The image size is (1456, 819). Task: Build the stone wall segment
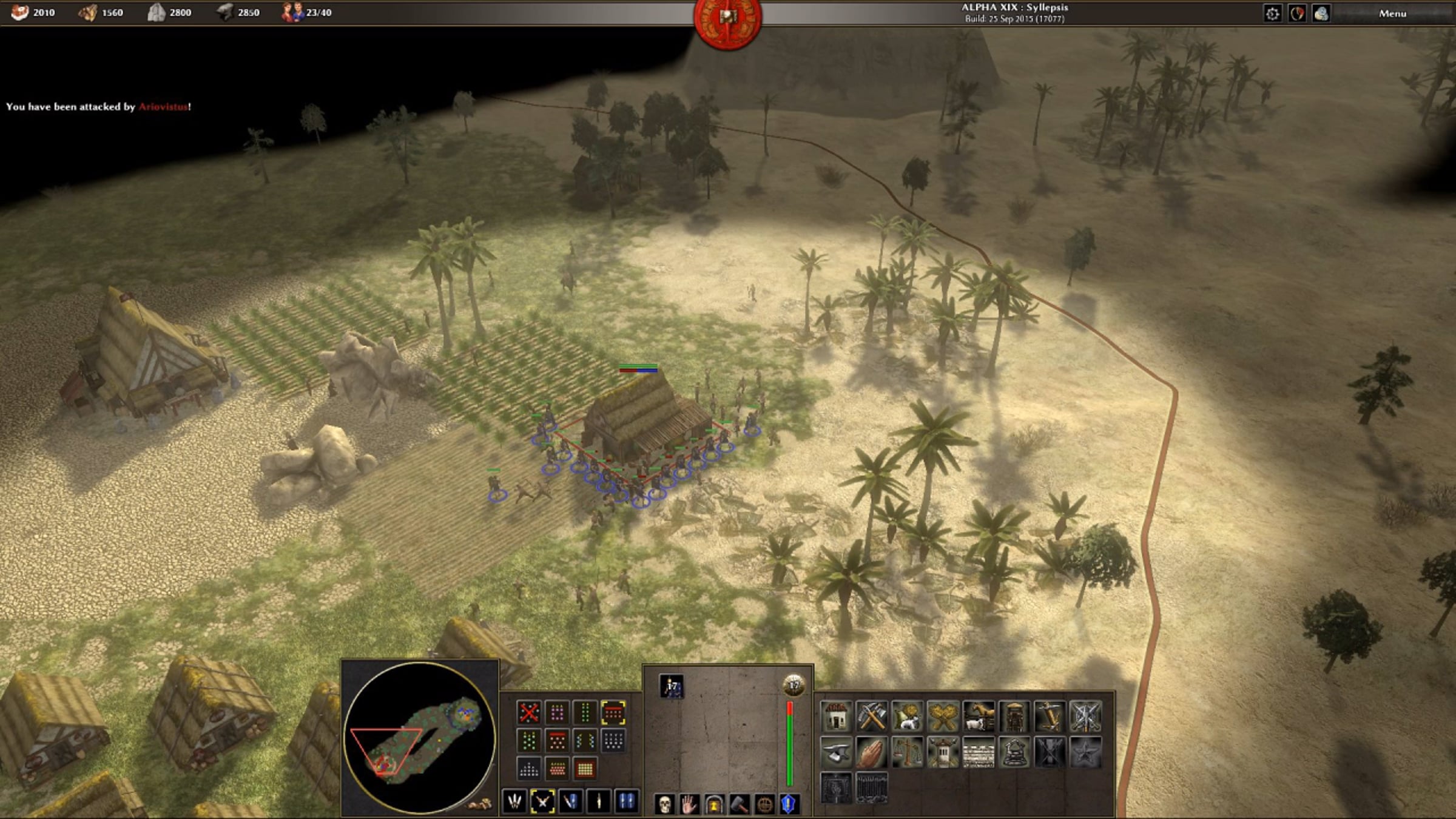979,752
